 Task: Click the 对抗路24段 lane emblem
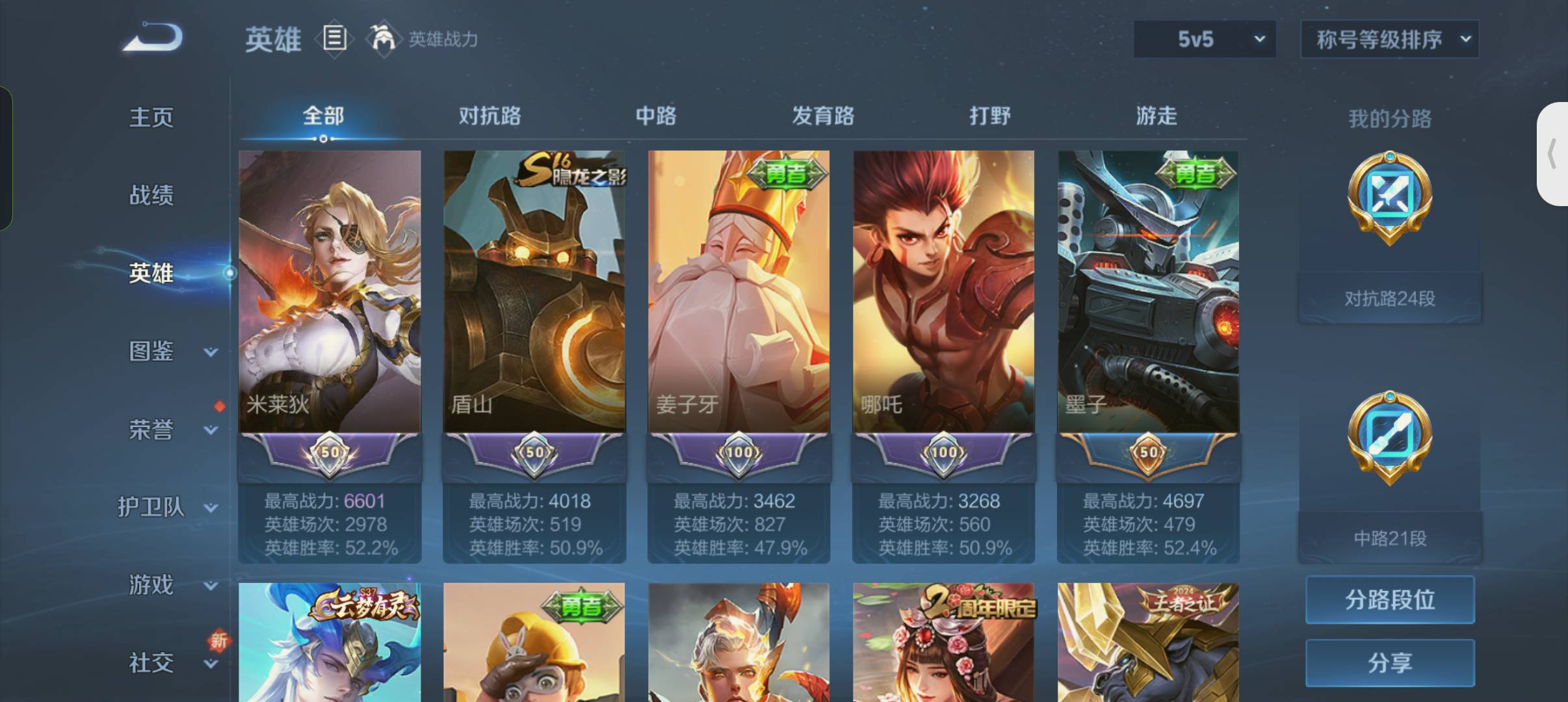[x=1389, y=201]
